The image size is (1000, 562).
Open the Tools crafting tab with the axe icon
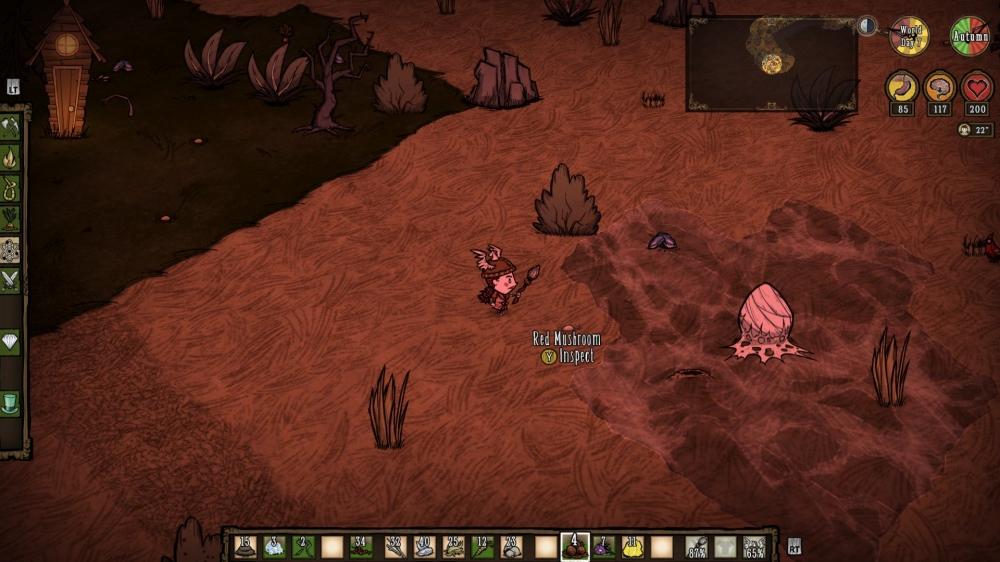[x=10, y=126]
